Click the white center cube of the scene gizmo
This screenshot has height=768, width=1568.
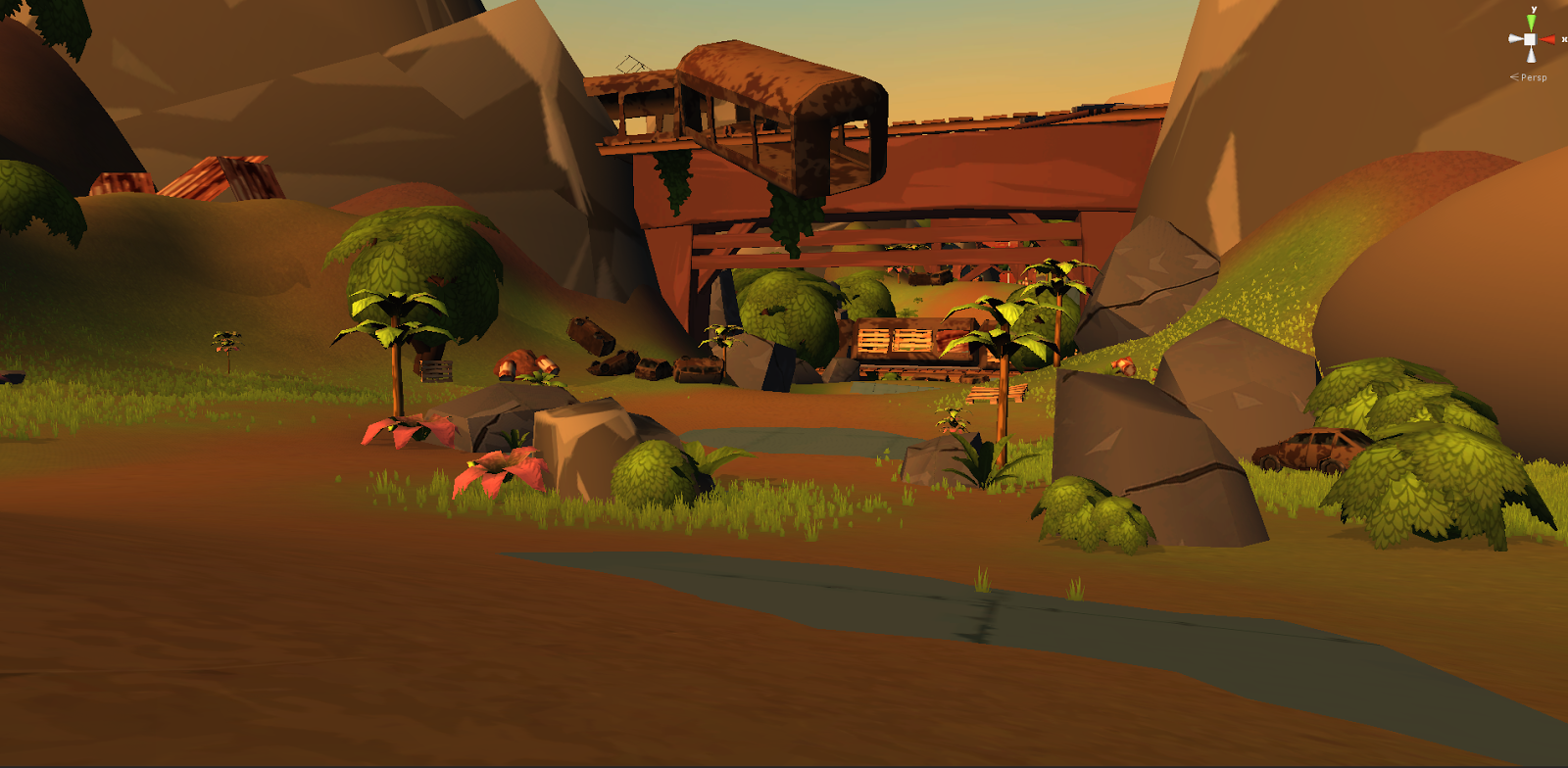[x=1531, y=39]
